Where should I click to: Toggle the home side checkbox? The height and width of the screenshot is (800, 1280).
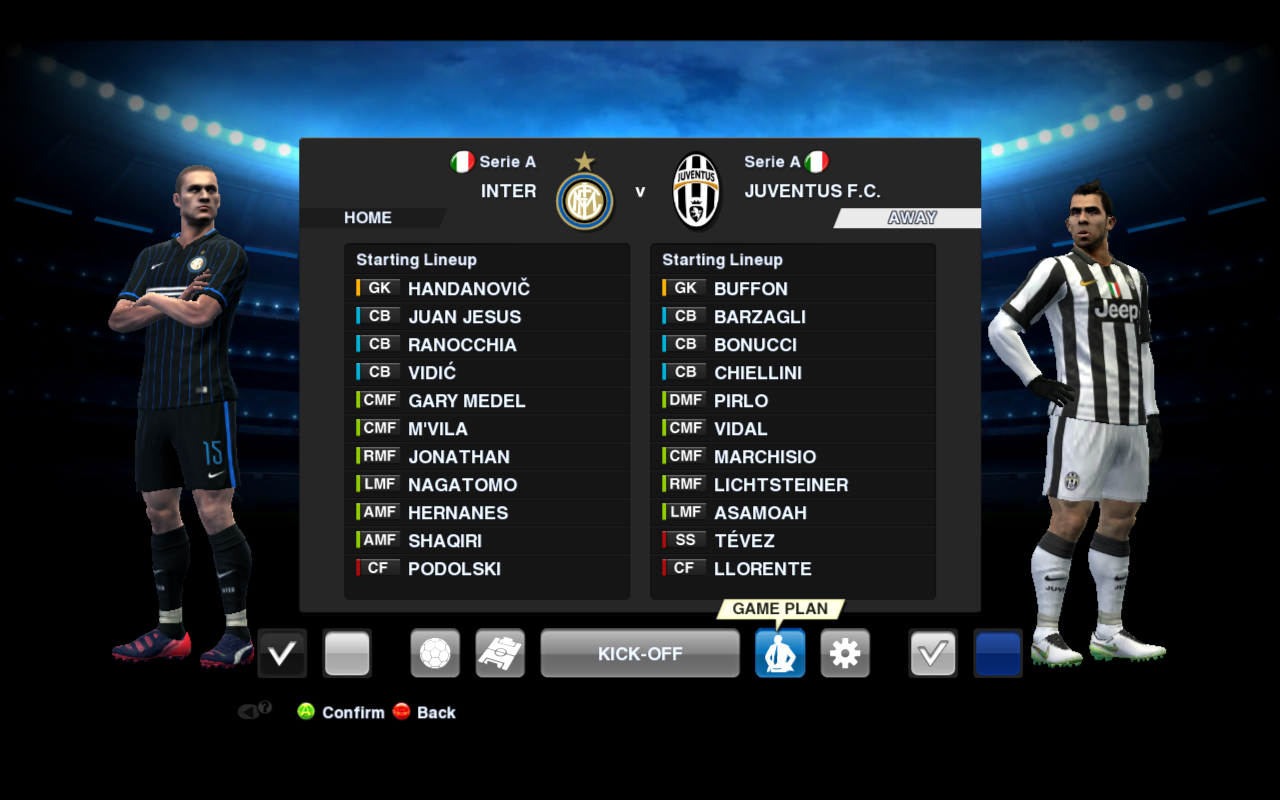[x=281, y=653]
